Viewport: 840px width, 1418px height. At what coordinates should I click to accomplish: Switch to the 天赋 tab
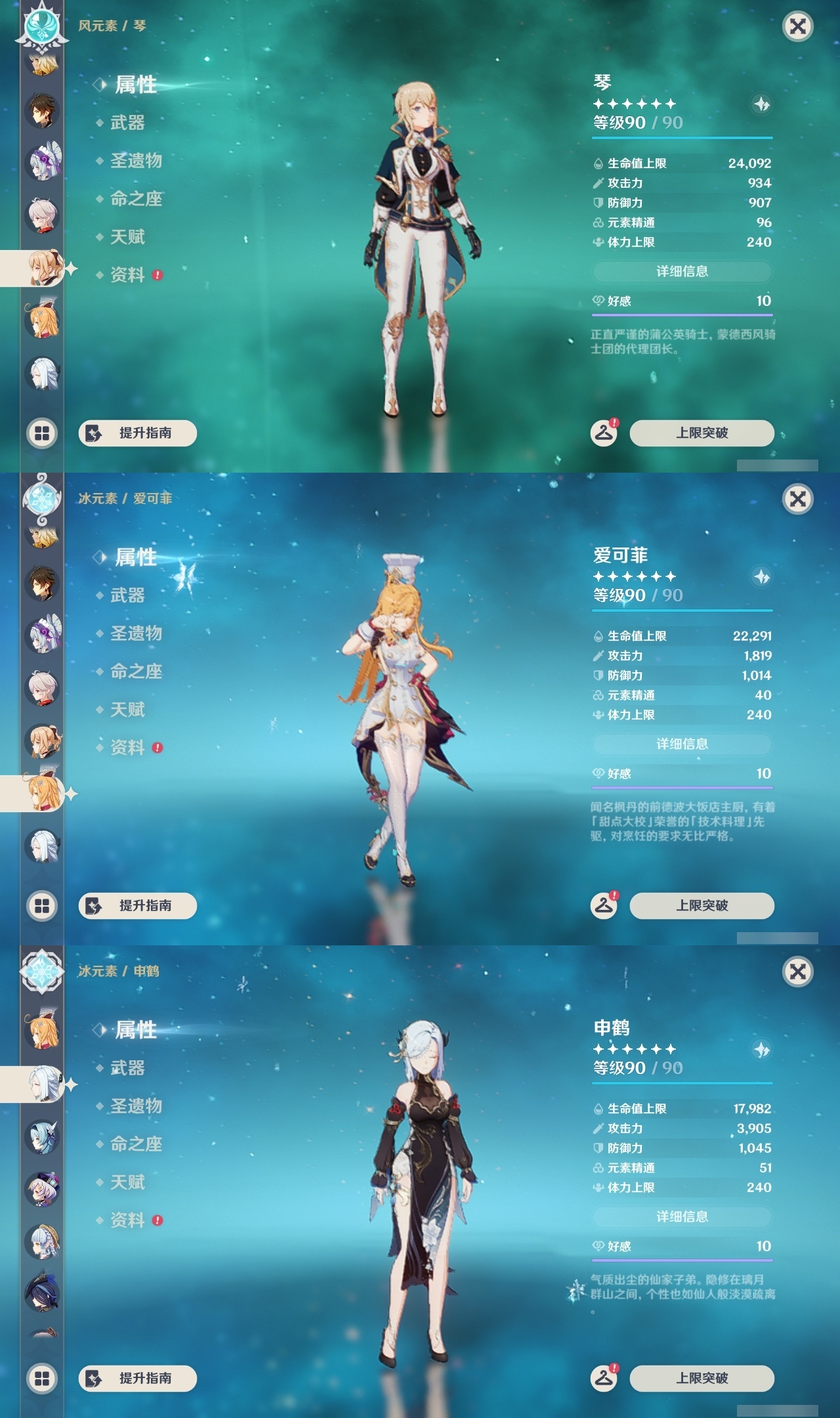[129, 237]
